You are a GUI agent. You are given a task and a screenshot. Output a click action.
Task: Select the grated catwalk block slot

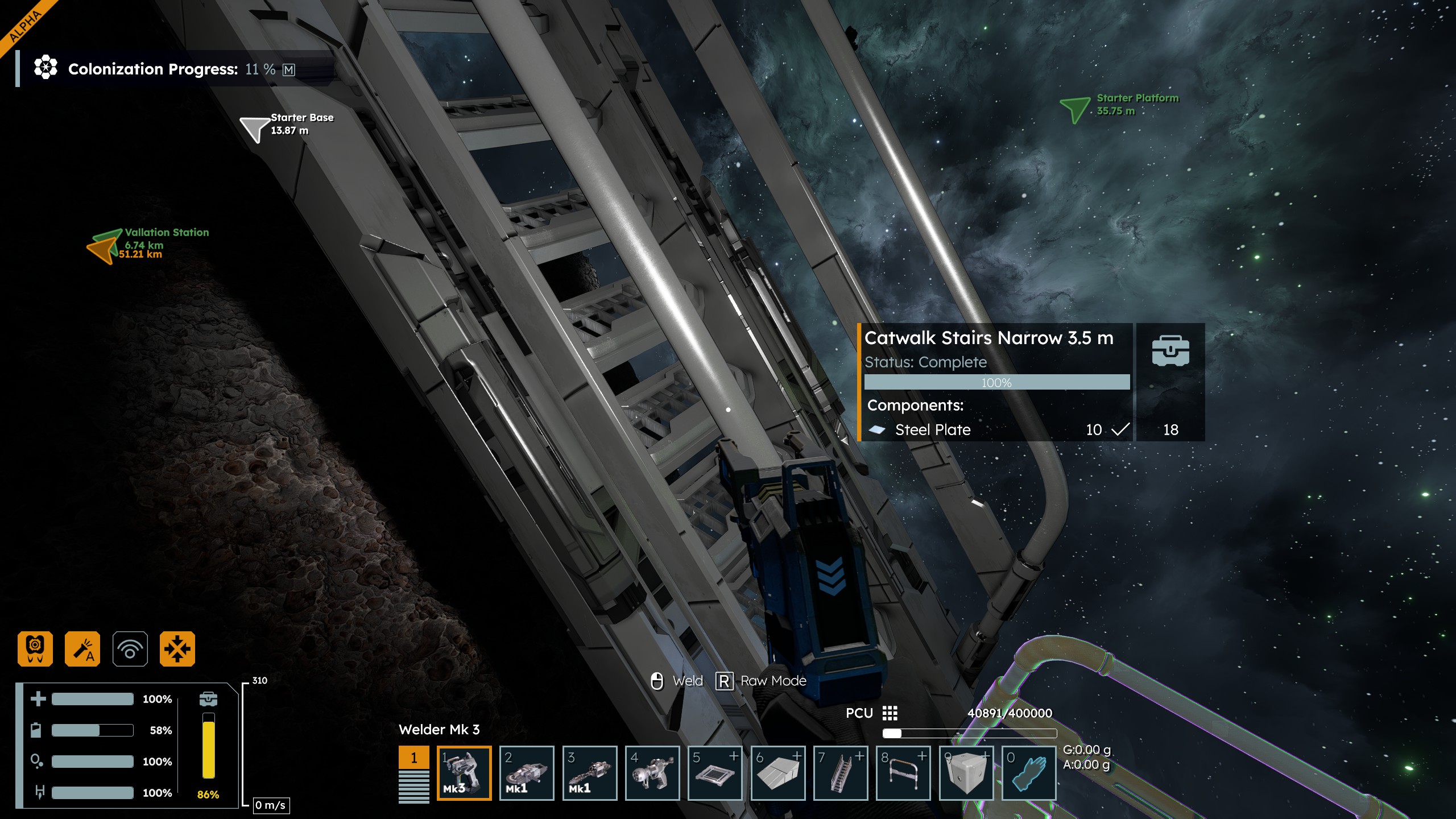click(x=715, y=772)
